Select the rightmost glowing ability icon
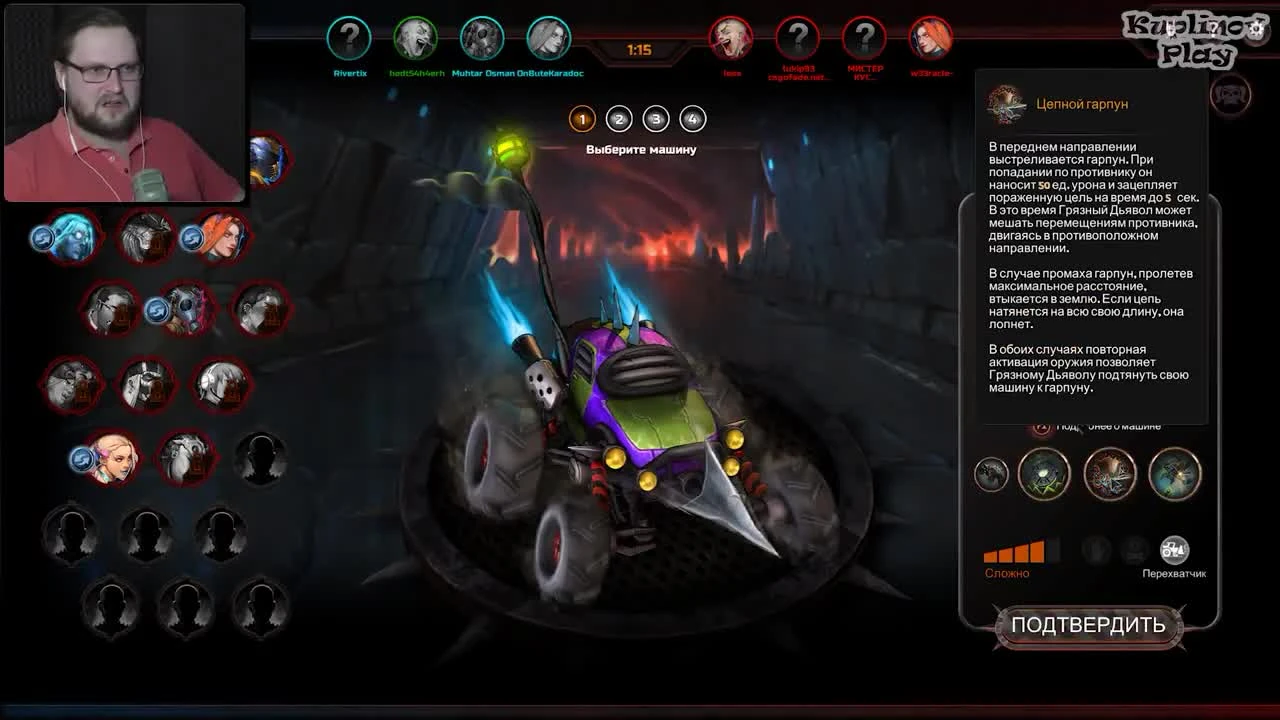This screenshot has width=1280, height=720. [x=1174, y=473]
